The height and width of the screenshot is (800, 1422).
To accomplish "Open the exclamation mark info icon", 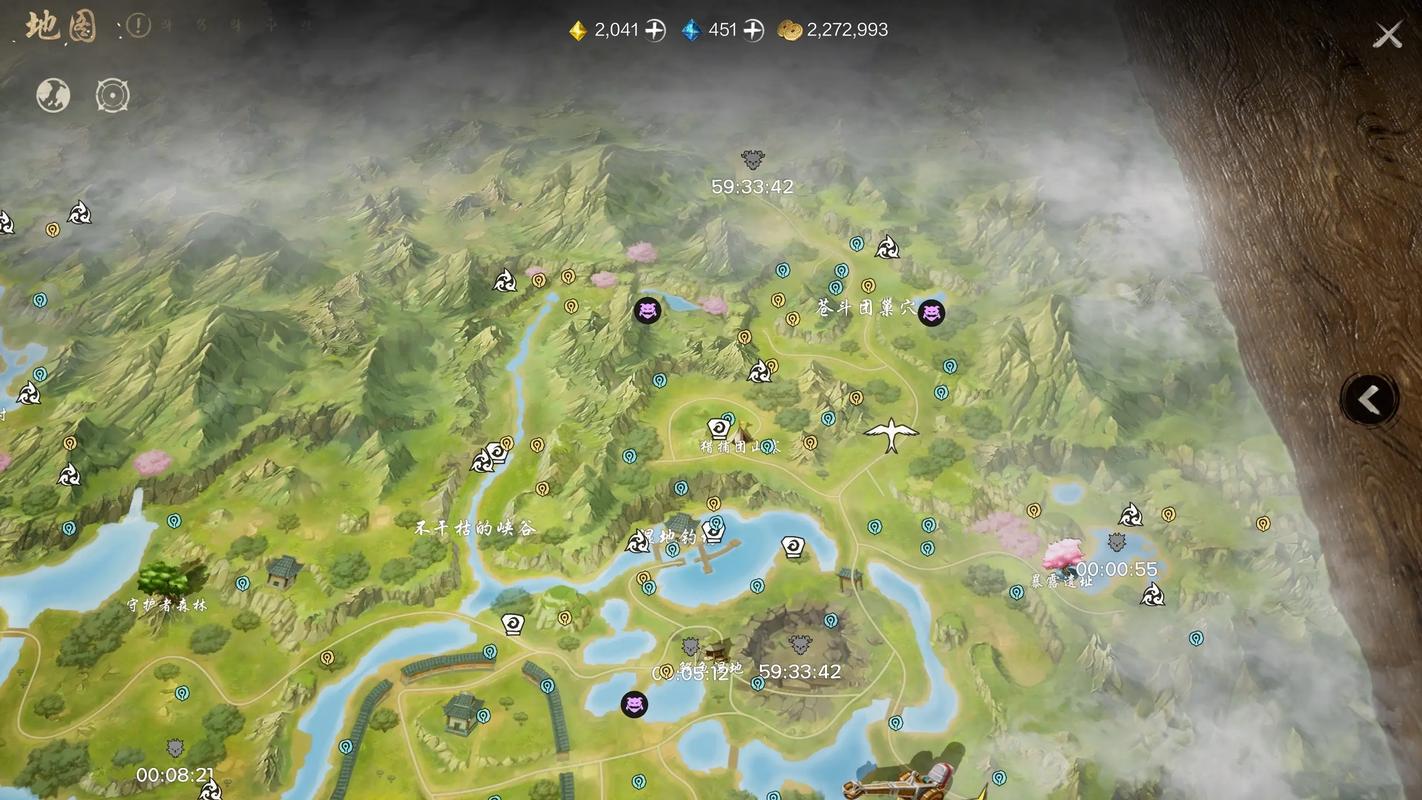I will tap(138, 26).
